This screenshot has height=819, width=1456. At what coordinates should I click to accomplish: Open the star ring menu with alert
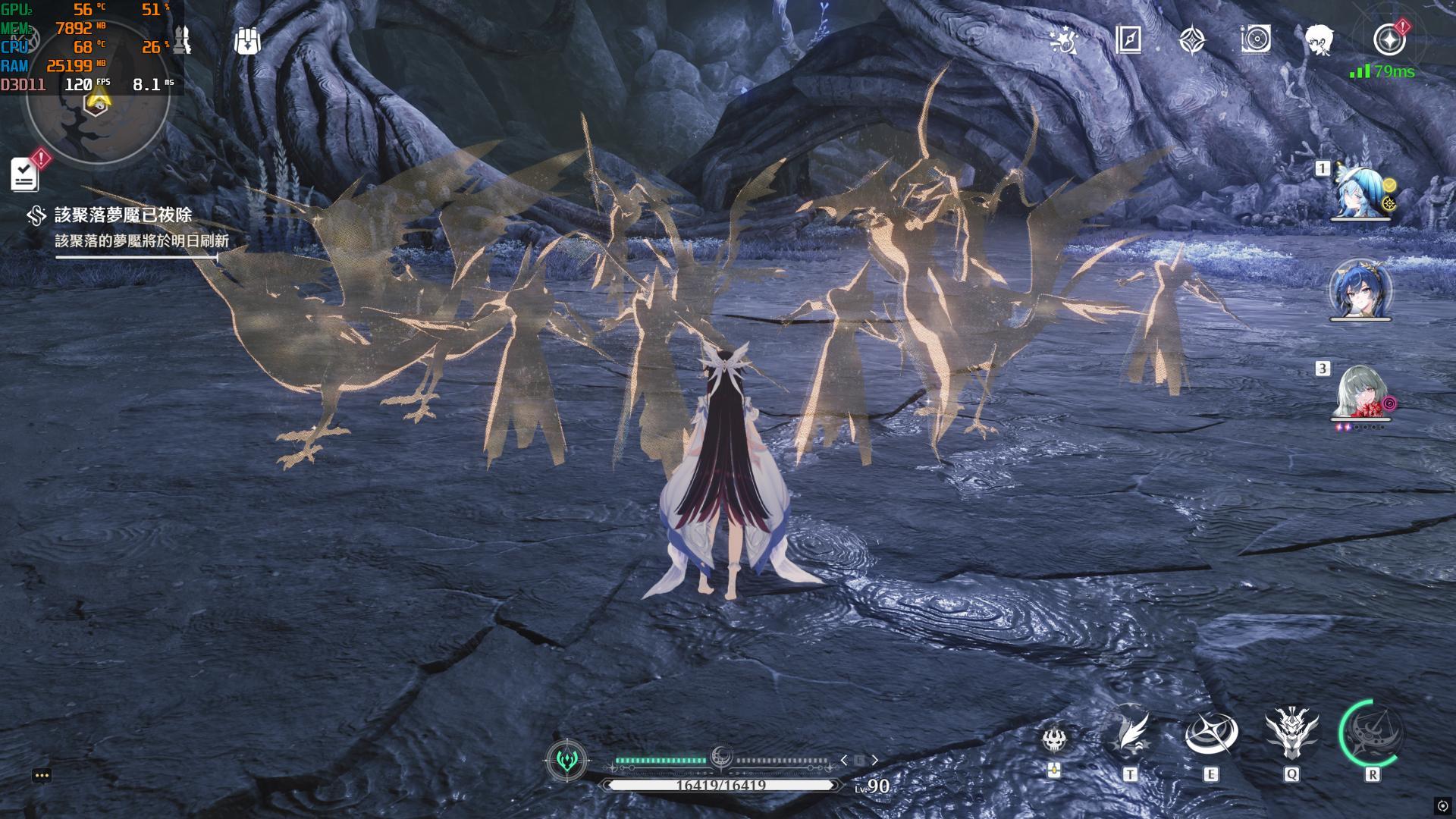point(1389,40)
